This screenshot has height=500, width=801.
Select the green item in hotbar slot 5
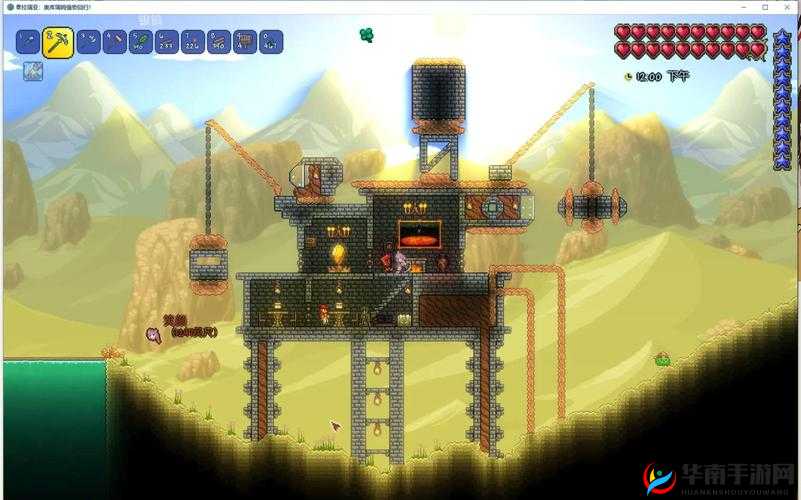point(141,42)
